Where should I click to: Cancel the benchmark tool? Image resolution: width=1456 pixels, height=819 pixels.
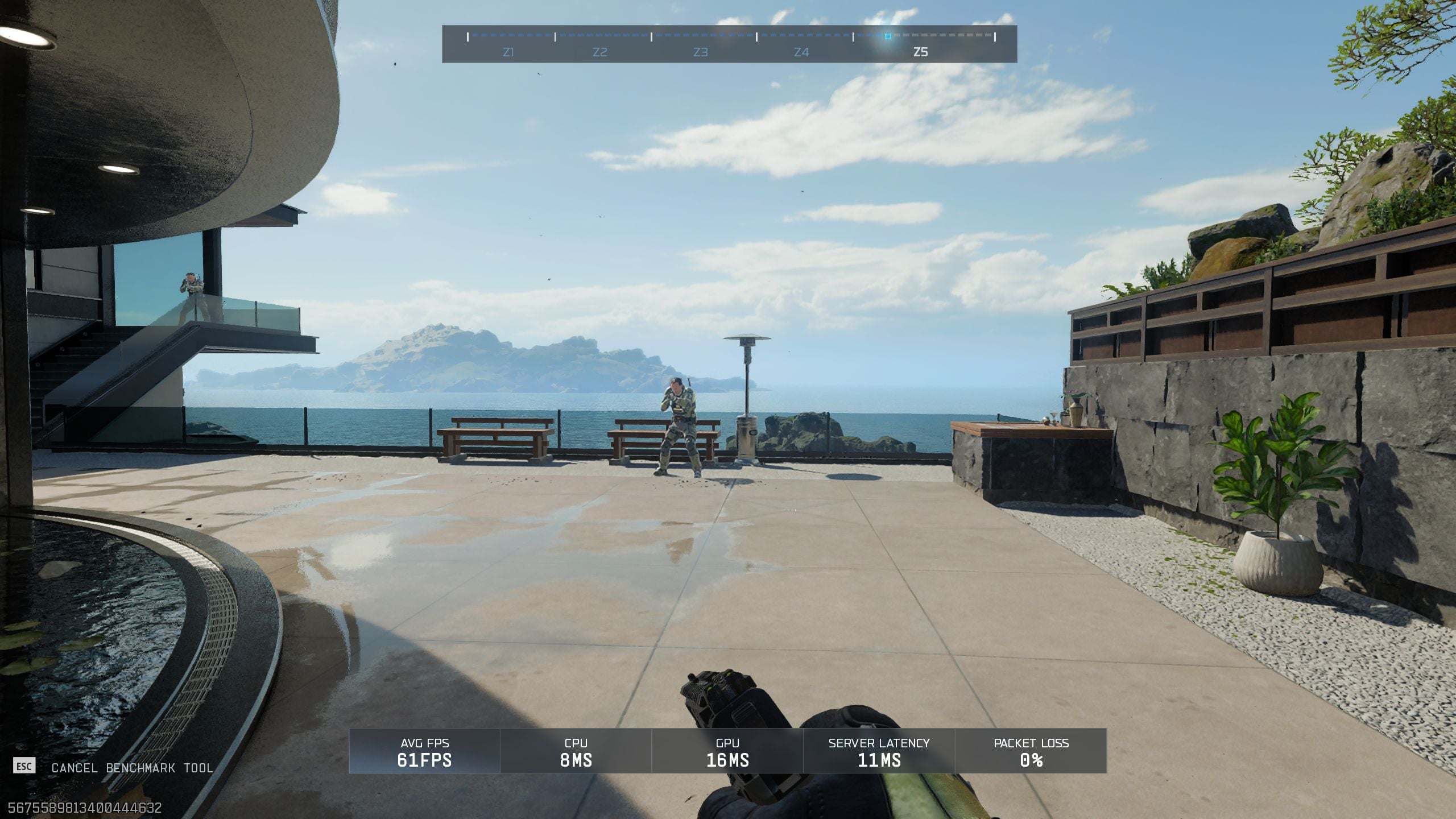pyautogui.click(x=132, y=768)
